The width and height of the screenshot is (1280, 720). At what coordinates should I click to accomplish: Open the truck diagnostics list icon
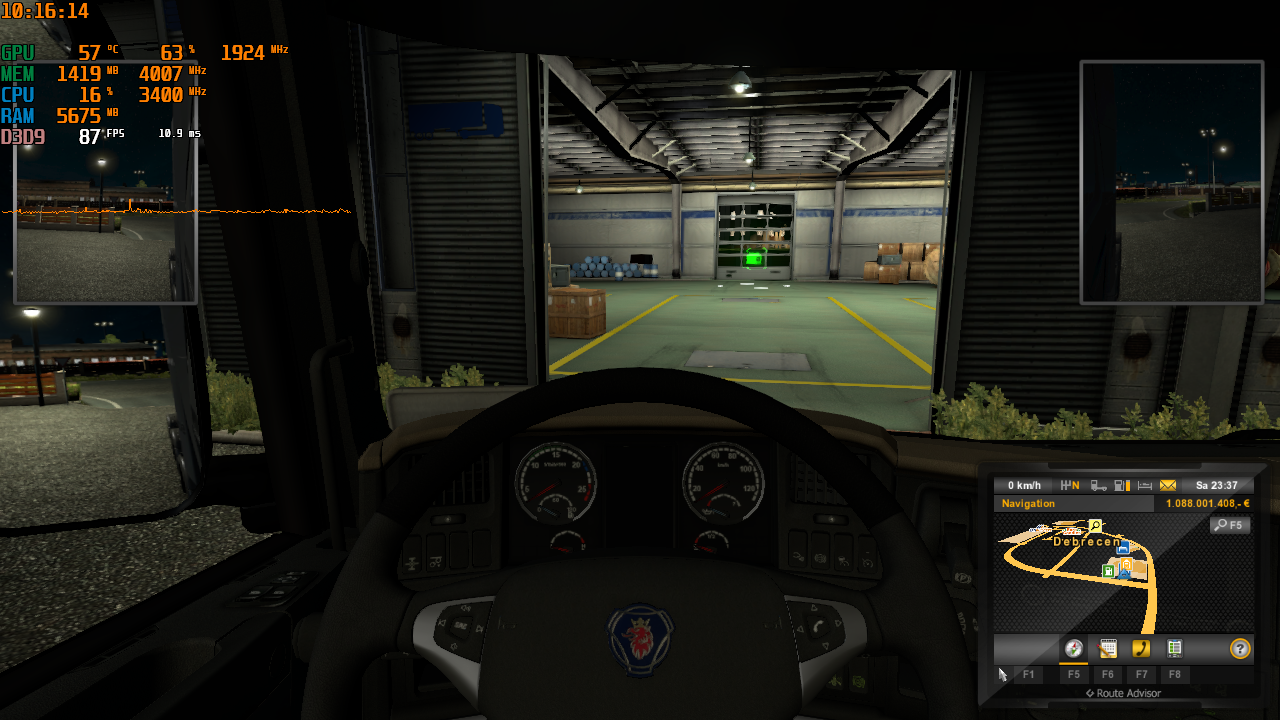pyautogui.click(x=1174, y=649)
